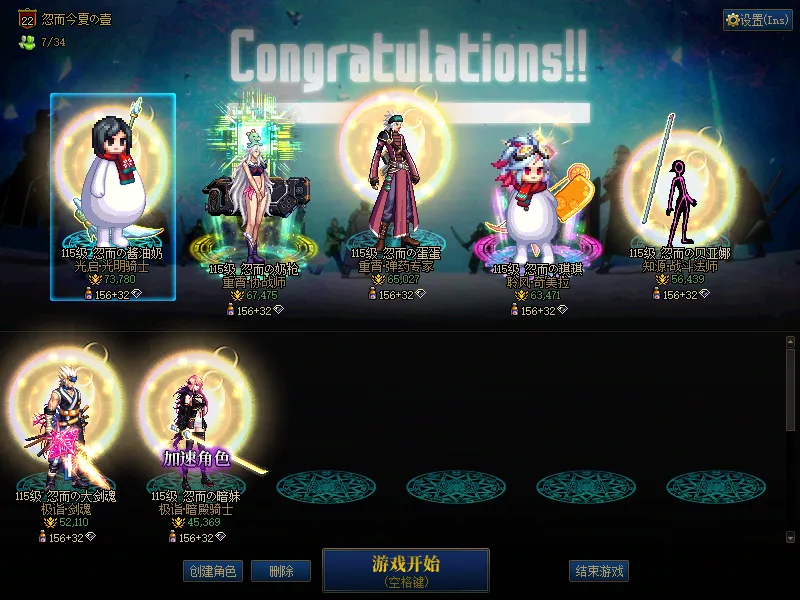This screenshot has height=600, width=800.
Task: Choose the 极诣·剑魂 swordsman character
Action: (x=67, y=430)
